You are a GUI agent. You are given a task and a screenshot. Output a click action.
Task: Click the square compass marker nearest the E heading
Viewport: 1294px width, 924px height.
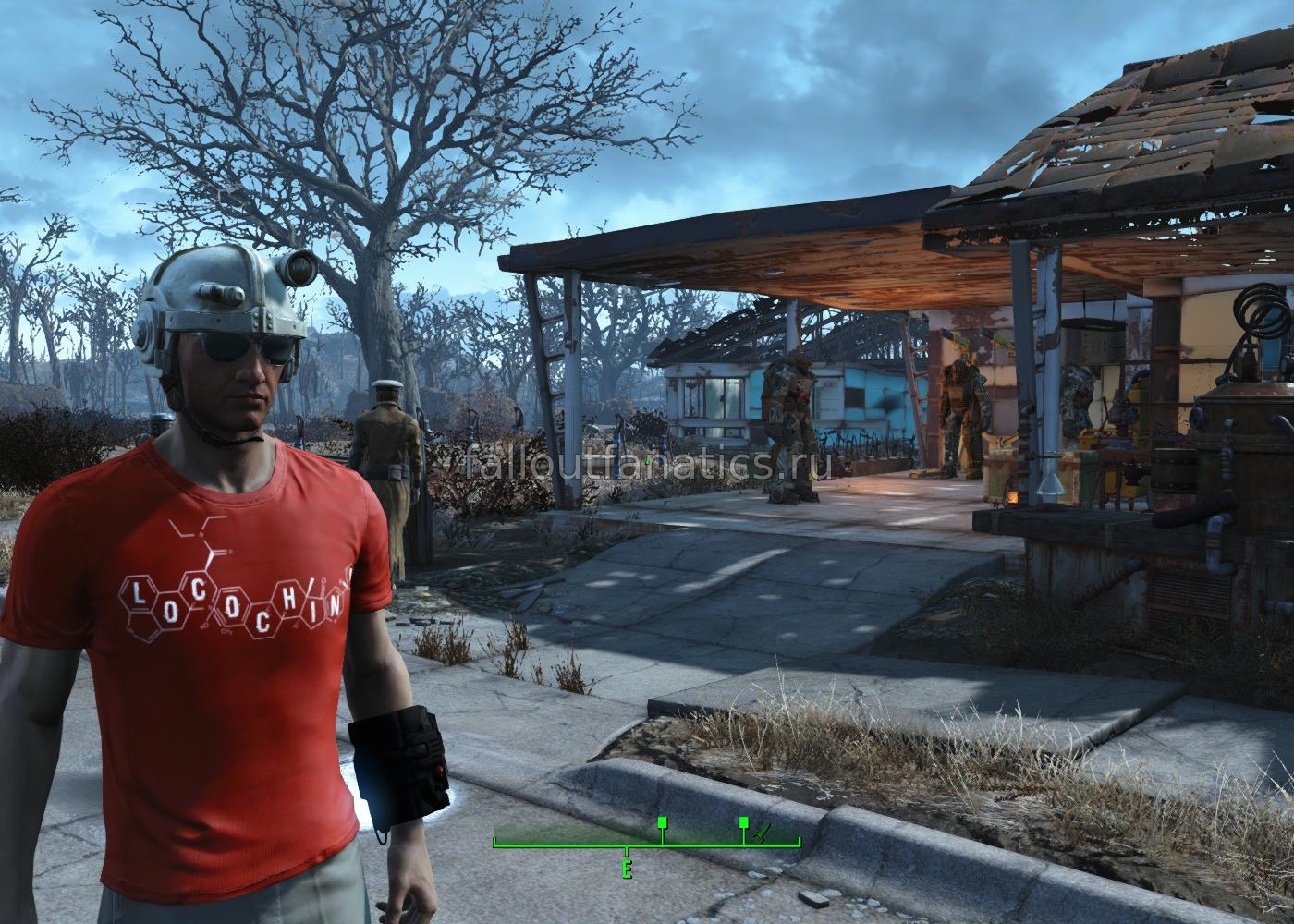point(662,821)
